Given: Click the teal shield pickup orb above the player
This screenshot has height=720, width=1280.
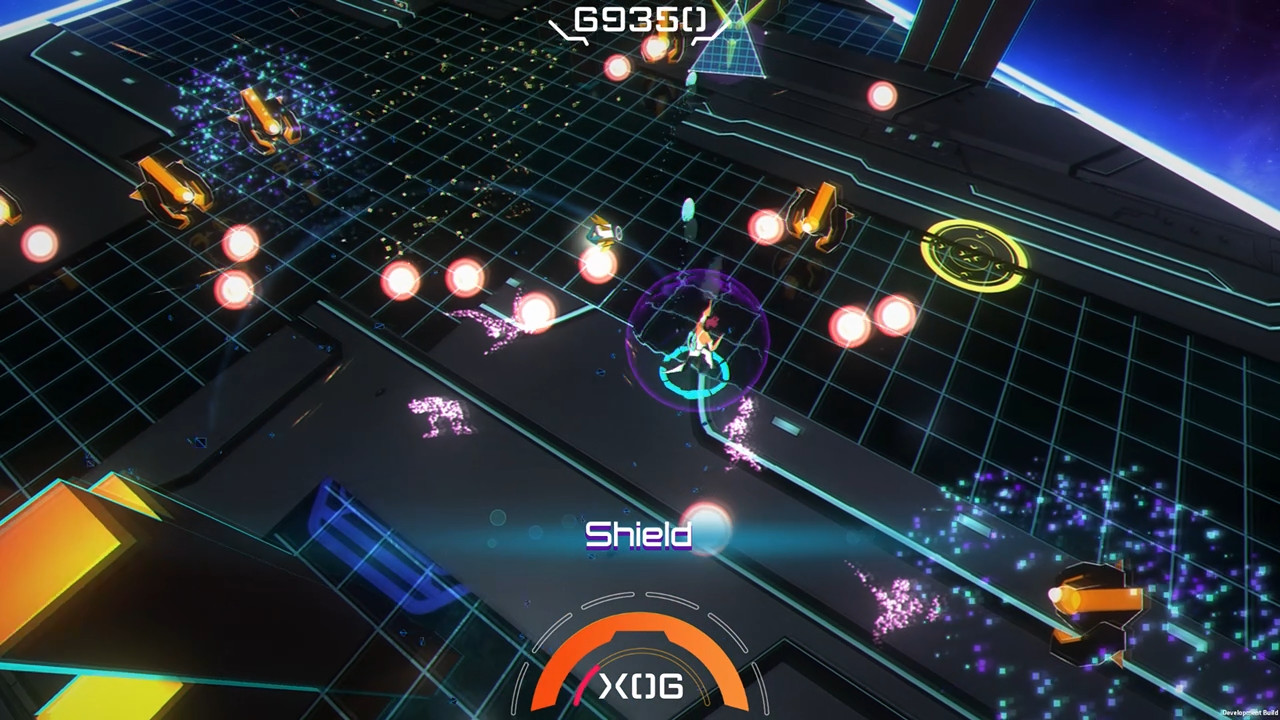Looking at the screenshot, I should pos(688,210).
